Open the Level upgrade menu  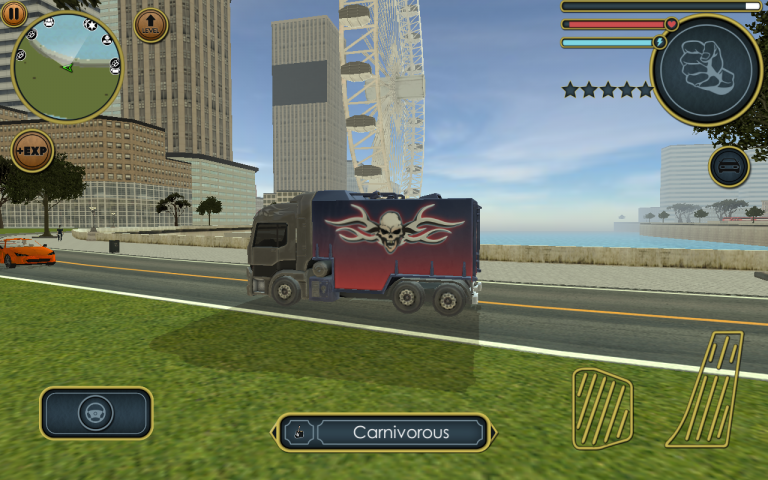pyautogui.click(x=151, y=25)
